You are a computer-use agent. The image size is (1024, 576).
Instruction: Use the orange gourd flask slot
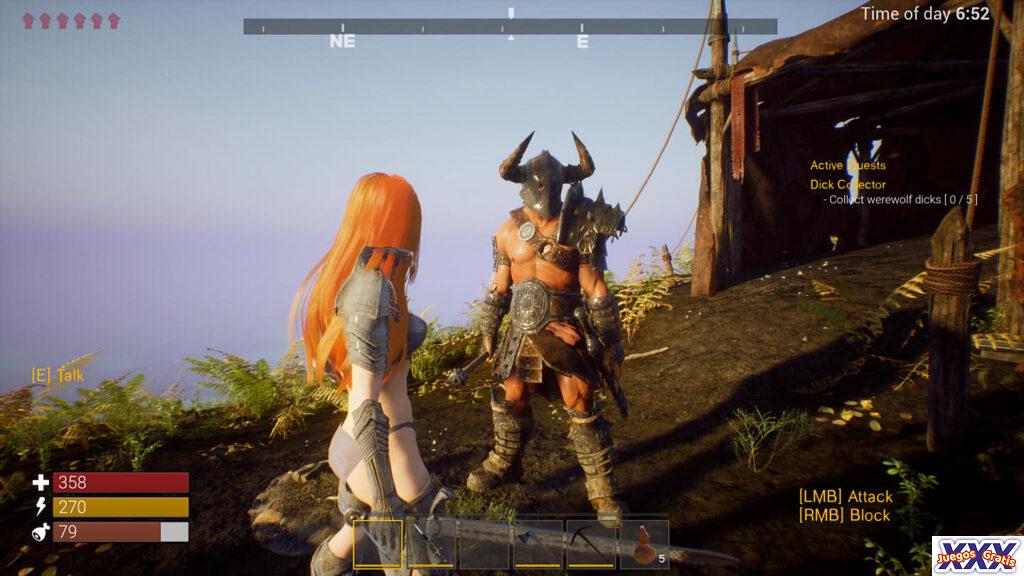point(645,544)
